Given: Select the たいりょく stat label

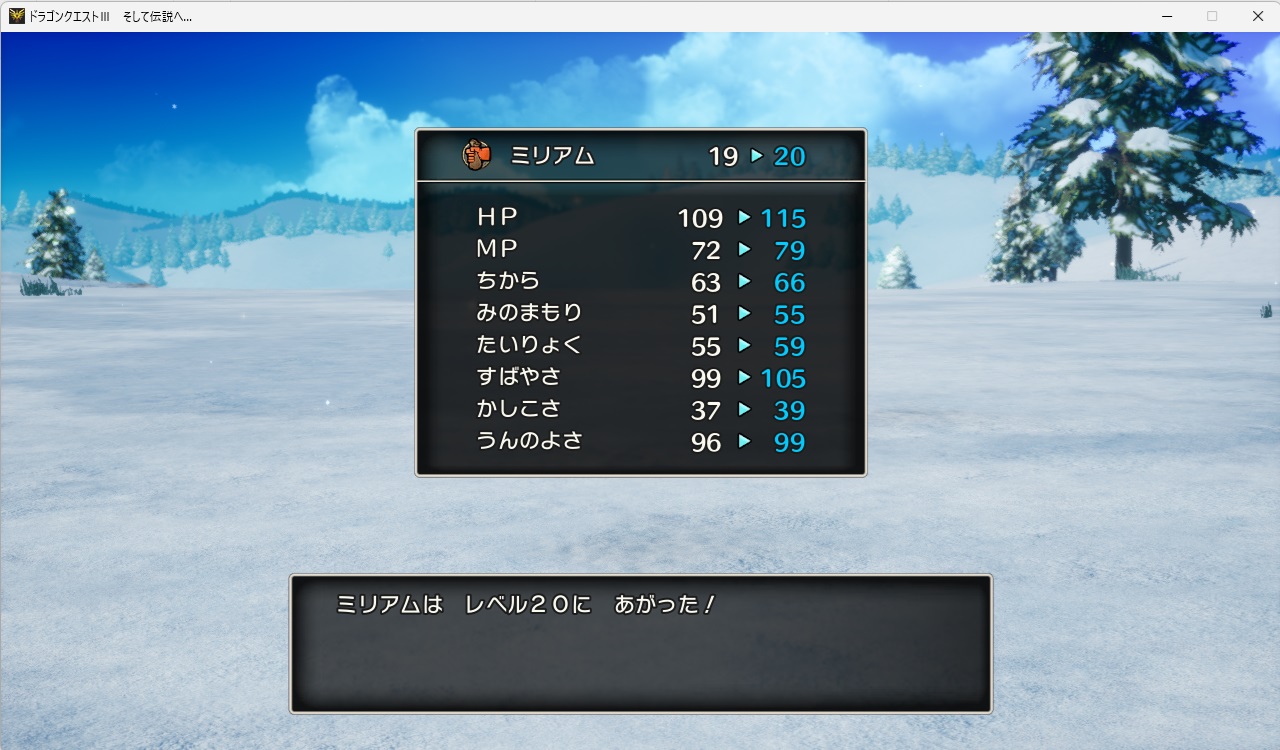Looking at the screenshot, I should pos(528,346).
